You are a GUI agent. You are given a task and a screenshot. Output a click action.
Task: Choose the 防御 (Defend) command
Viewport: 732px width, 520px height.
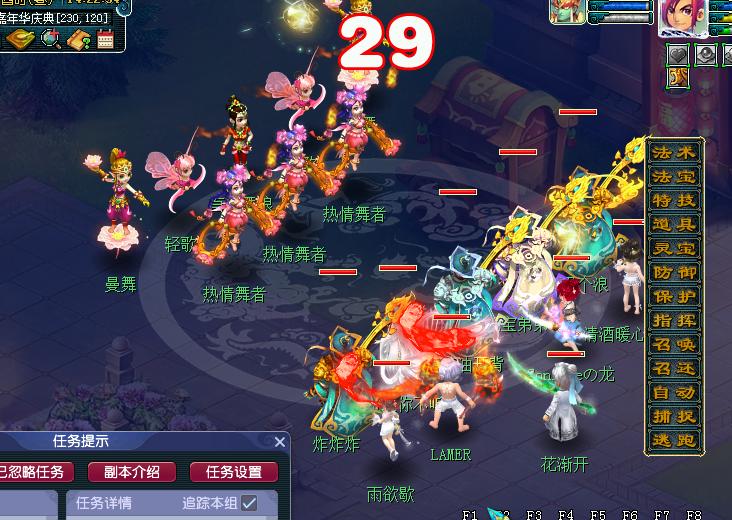pyautogui.click(x=673, y=272)
